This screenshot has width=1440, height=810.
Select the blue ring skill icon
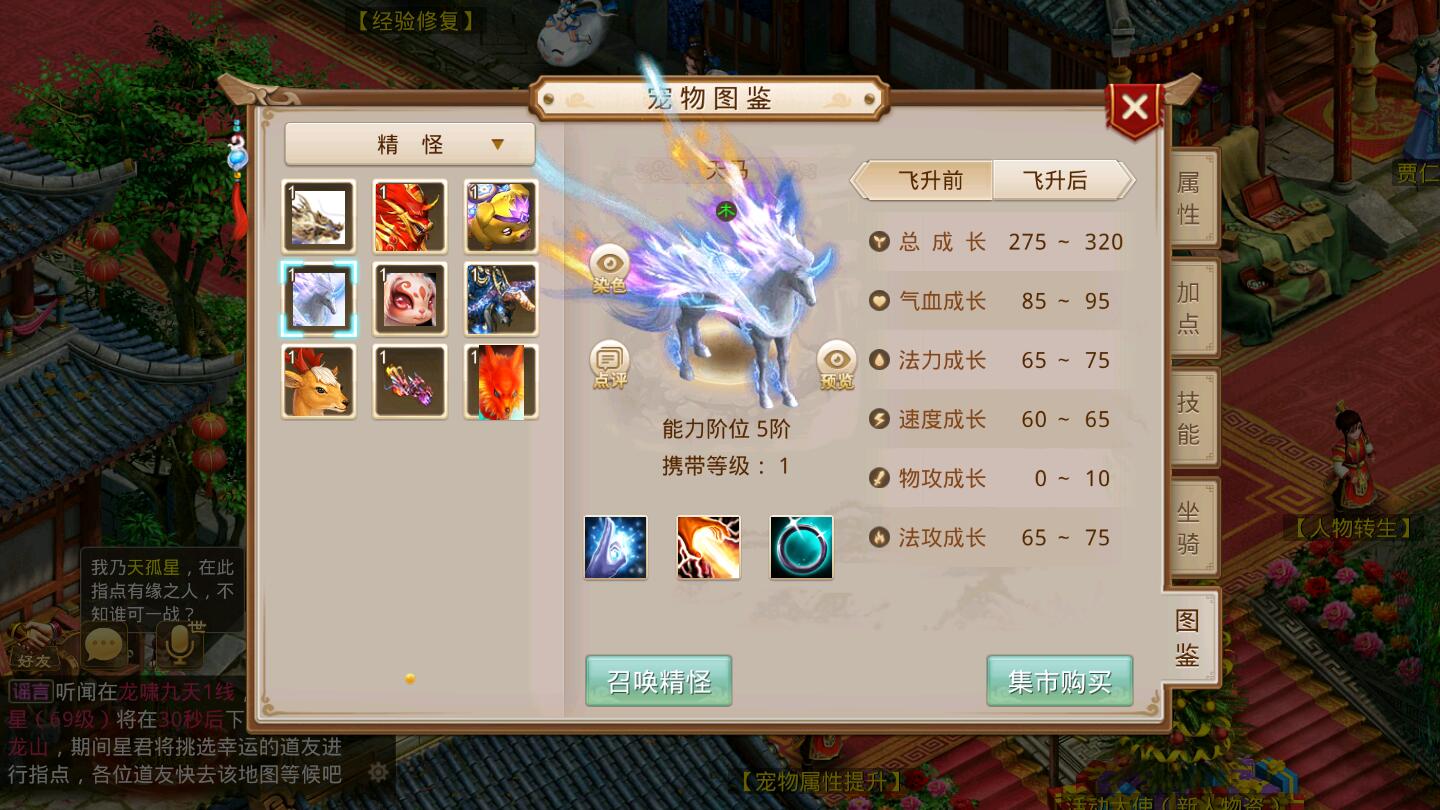pyautogui.click(x=801, y=546)
